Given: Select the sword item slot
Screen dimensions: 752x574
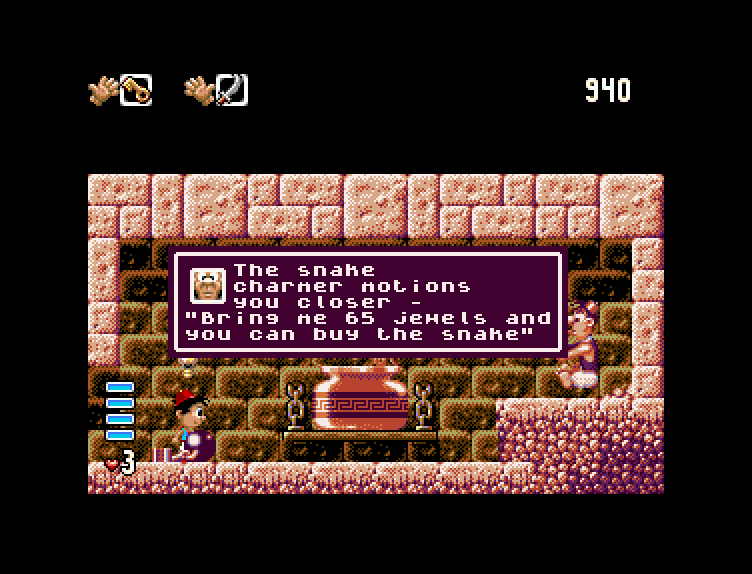Looking at the screenshot, I should pos(232,91).
